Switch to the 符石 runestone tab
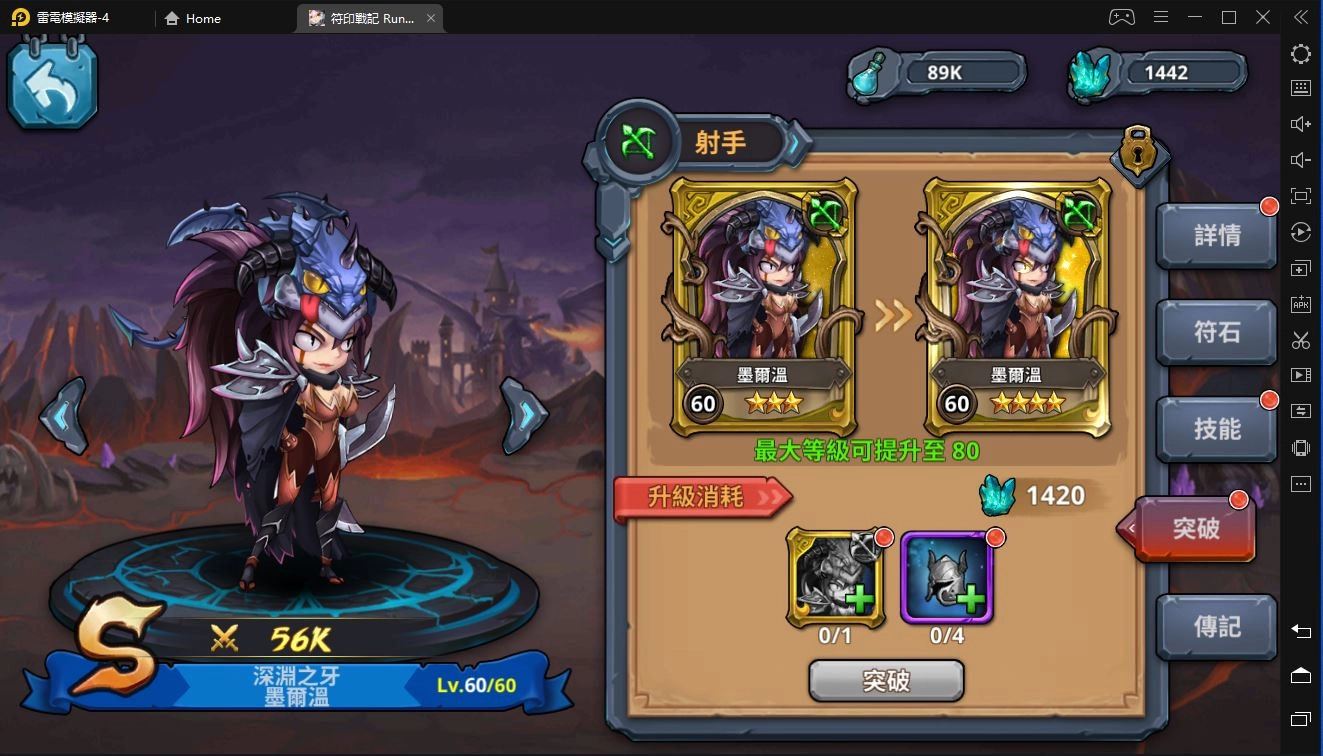This screenshot has height=756, width=1323. 1216,332
